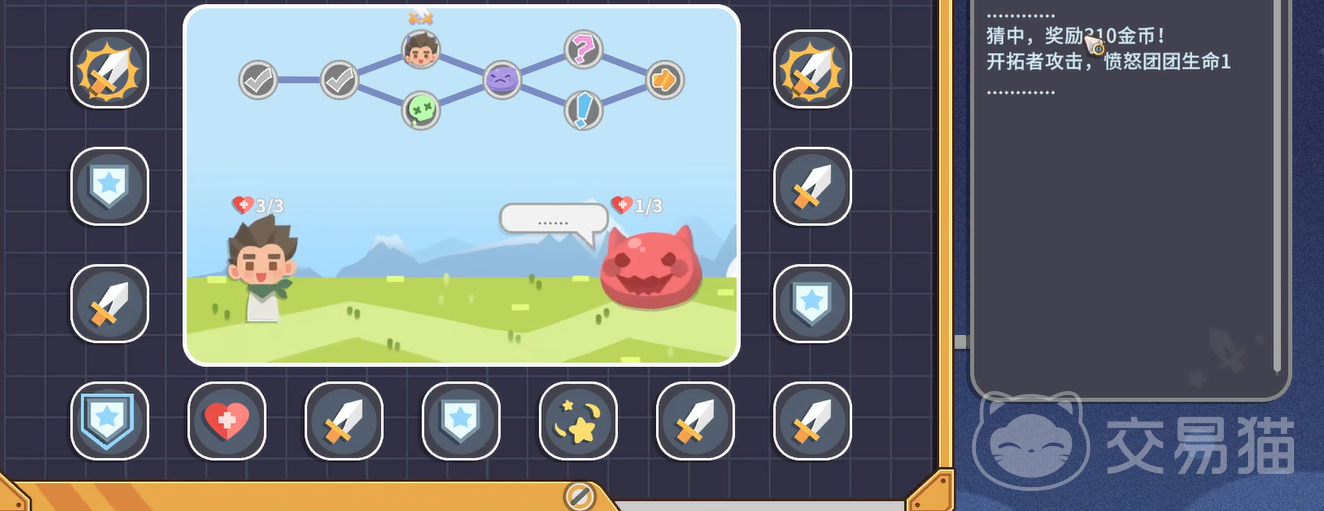Choose the green defeated slime map node

point(421,110)
